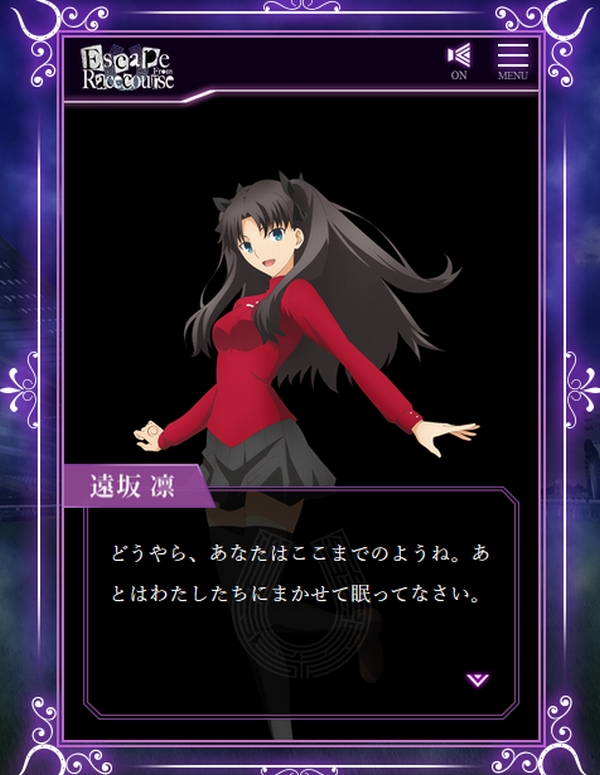Click the Escape from Racecourse logo

128,67
